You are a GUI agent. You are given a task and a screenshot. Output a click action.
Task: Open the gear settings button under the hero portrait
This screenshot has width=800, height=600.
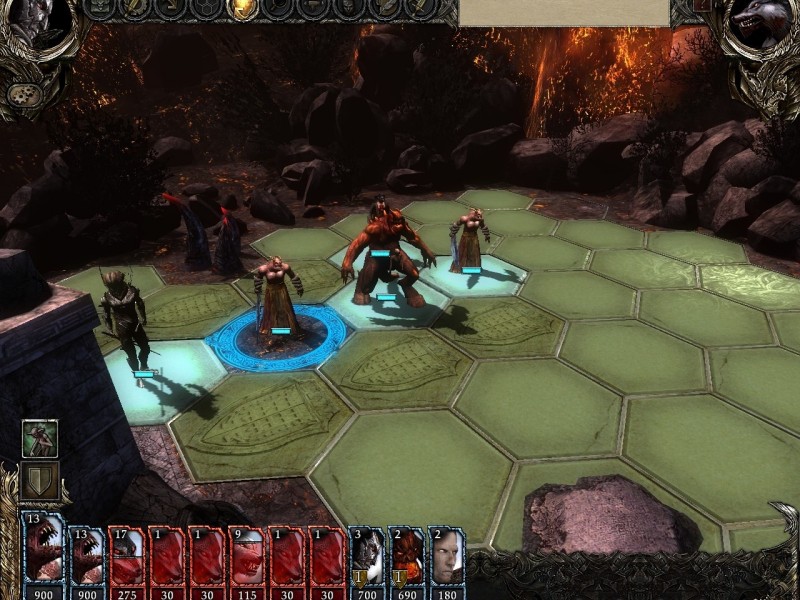21,93
